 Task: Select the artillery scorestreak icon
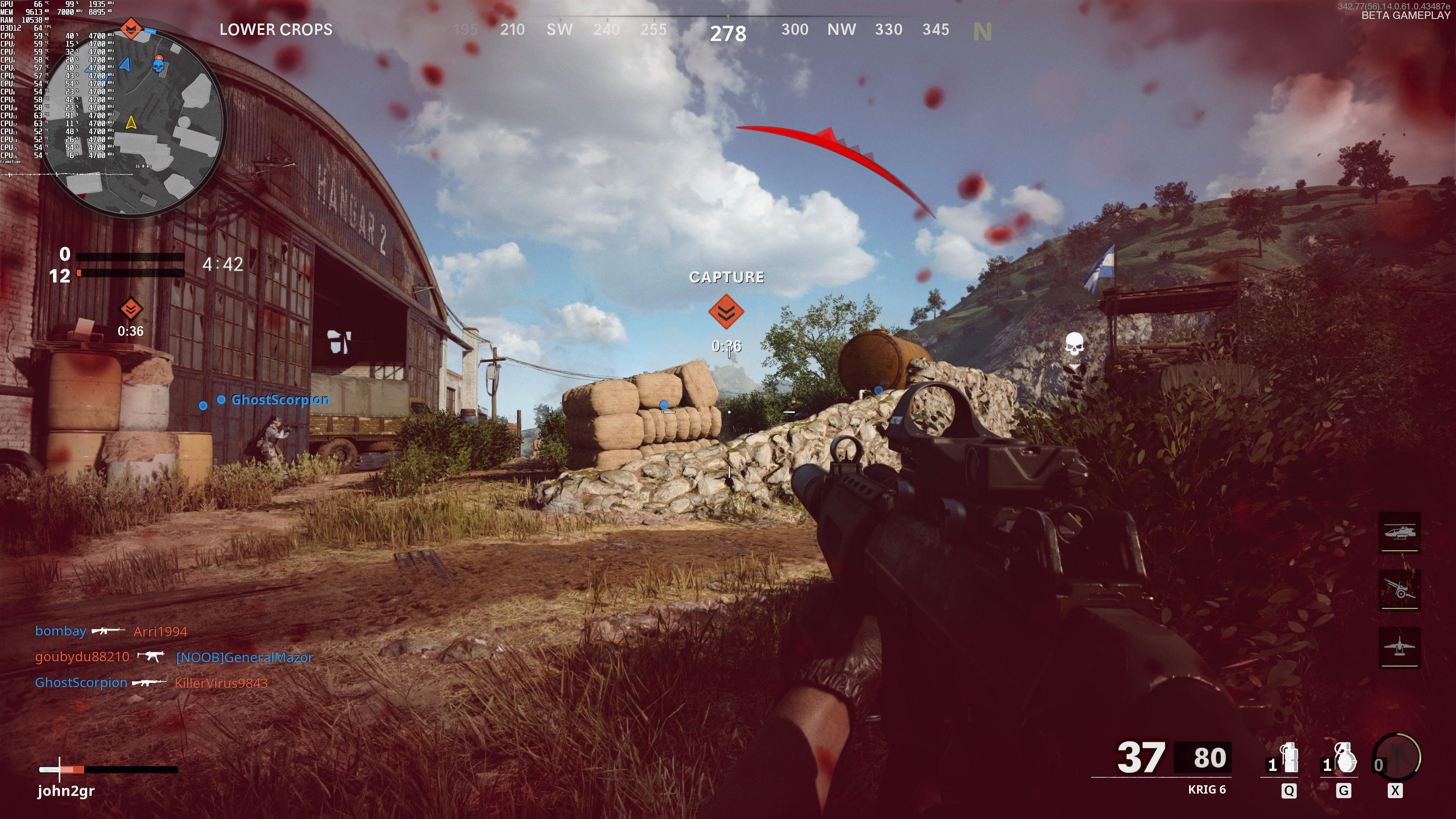[x=1399, y=590]
